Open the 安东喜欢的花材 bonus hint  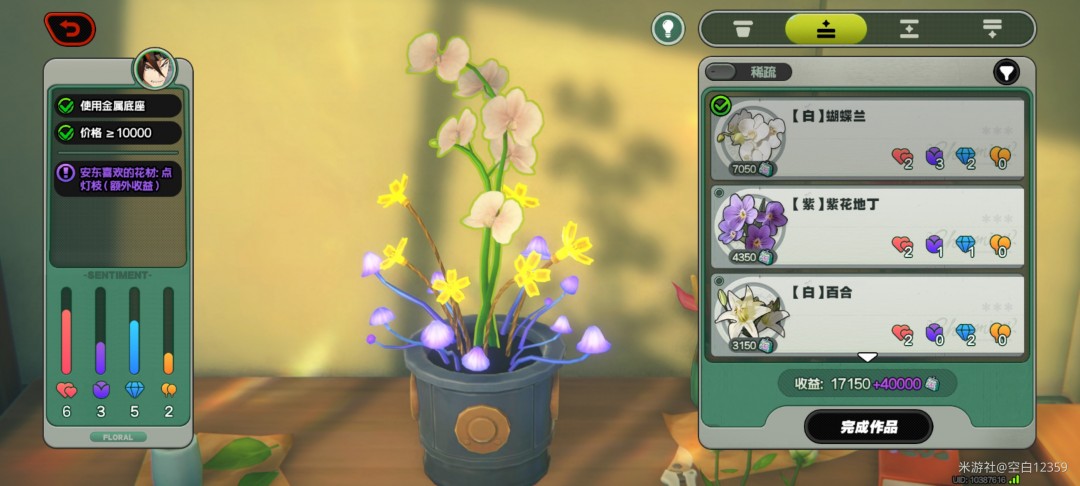[x=118, y=179]
